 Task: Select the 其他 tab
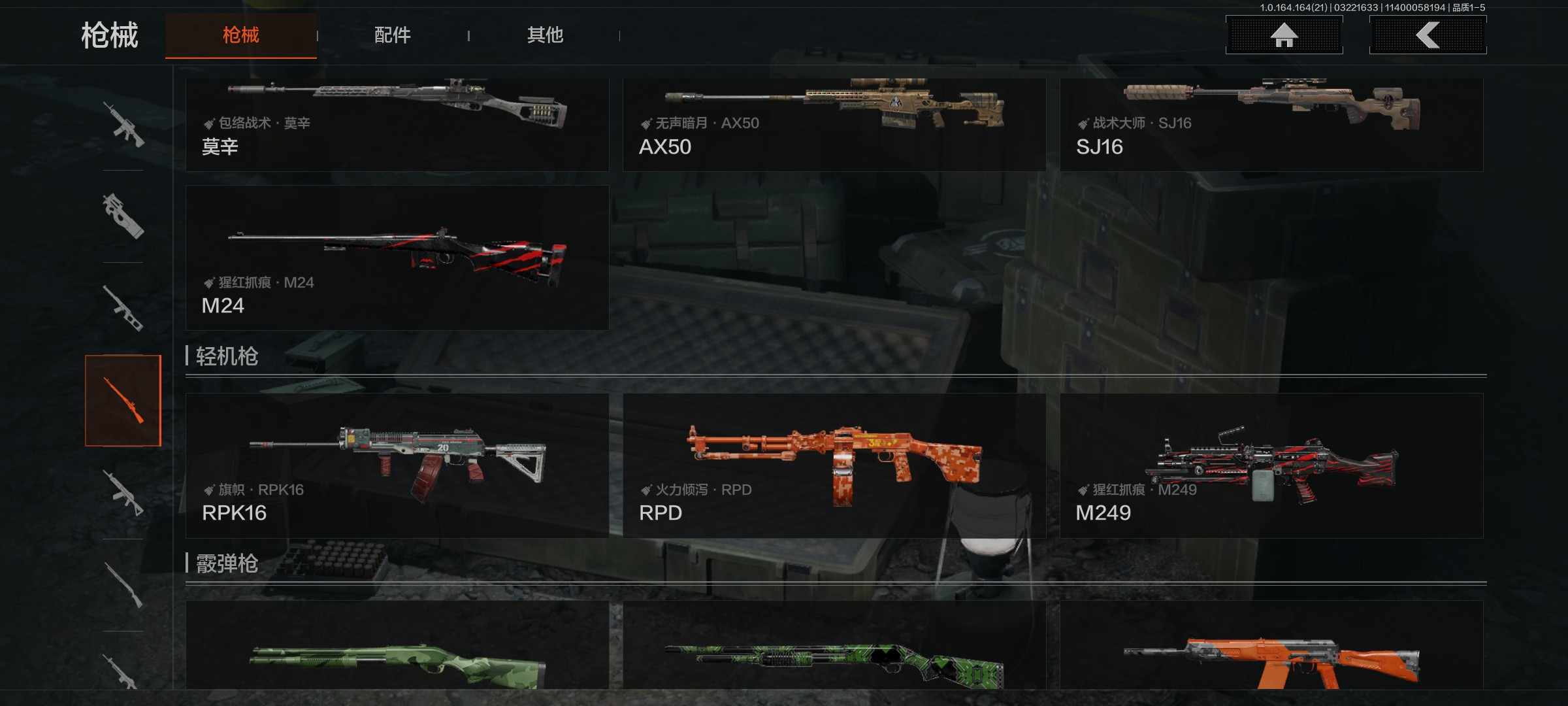tap(545, 35)
